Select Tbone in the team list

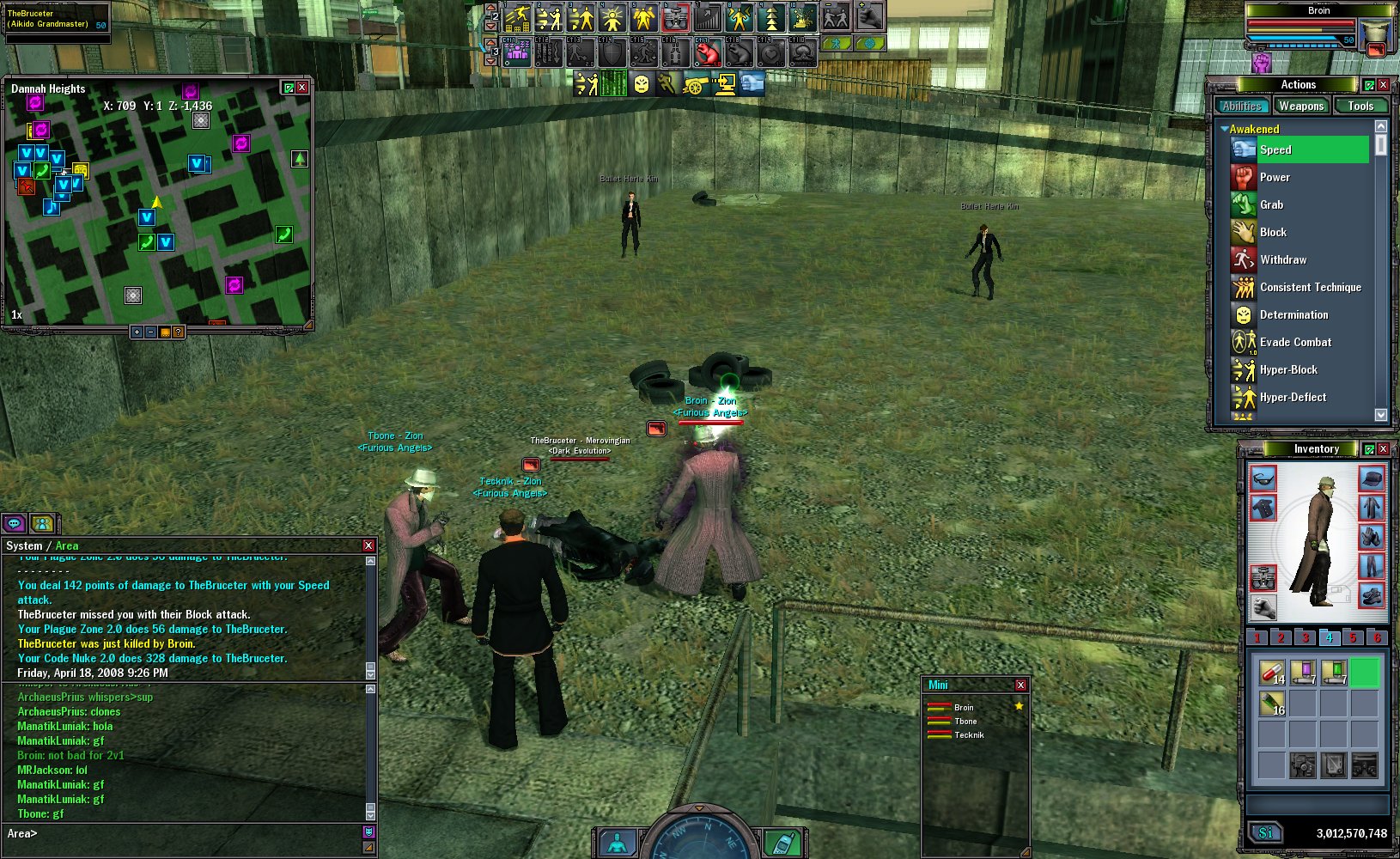pos(965,722)
